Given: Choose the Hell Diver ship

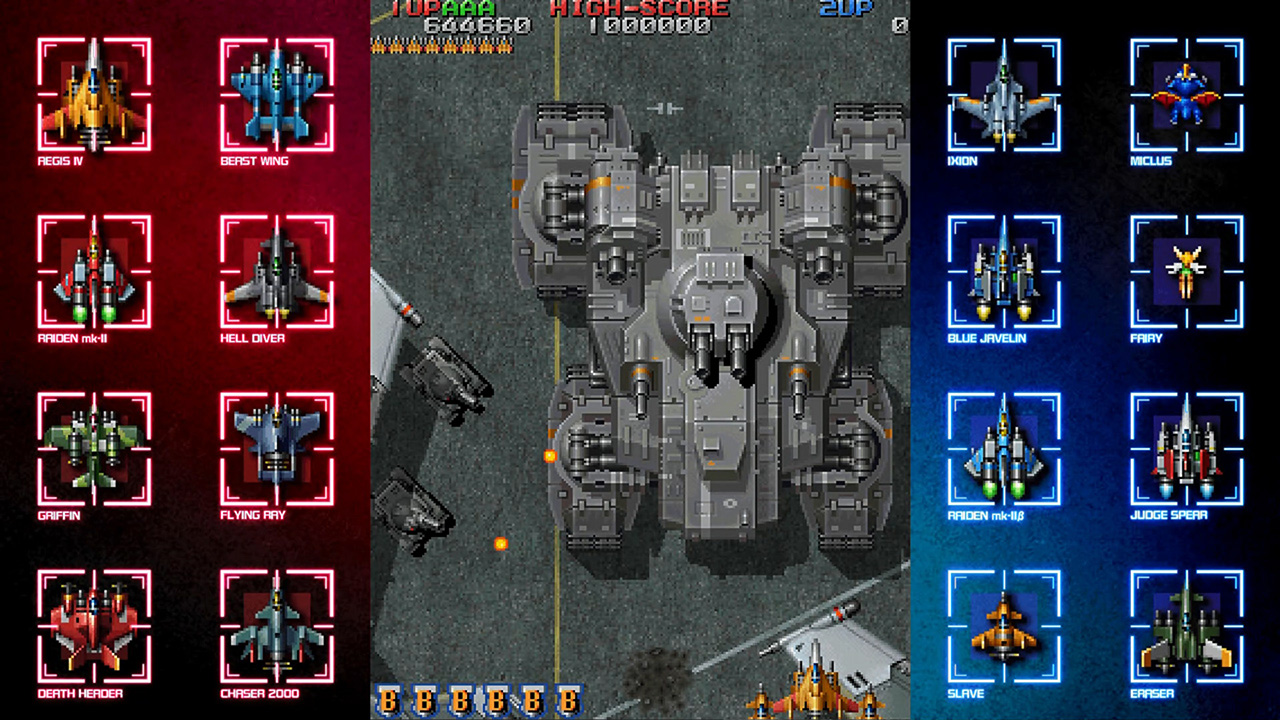Looking at the screenshot, I should tap(276, 271).
